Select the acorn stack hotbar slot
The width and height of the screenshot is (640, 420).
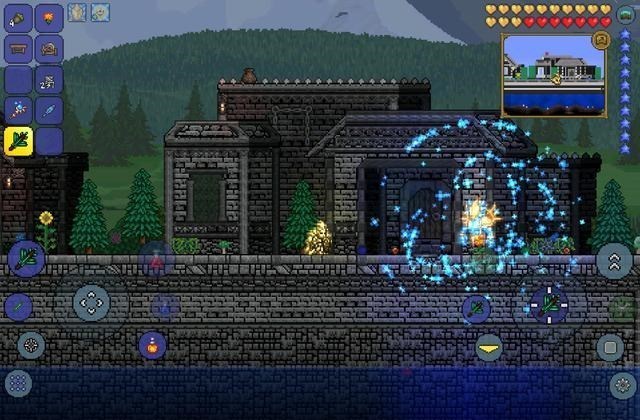click(20, 17)
